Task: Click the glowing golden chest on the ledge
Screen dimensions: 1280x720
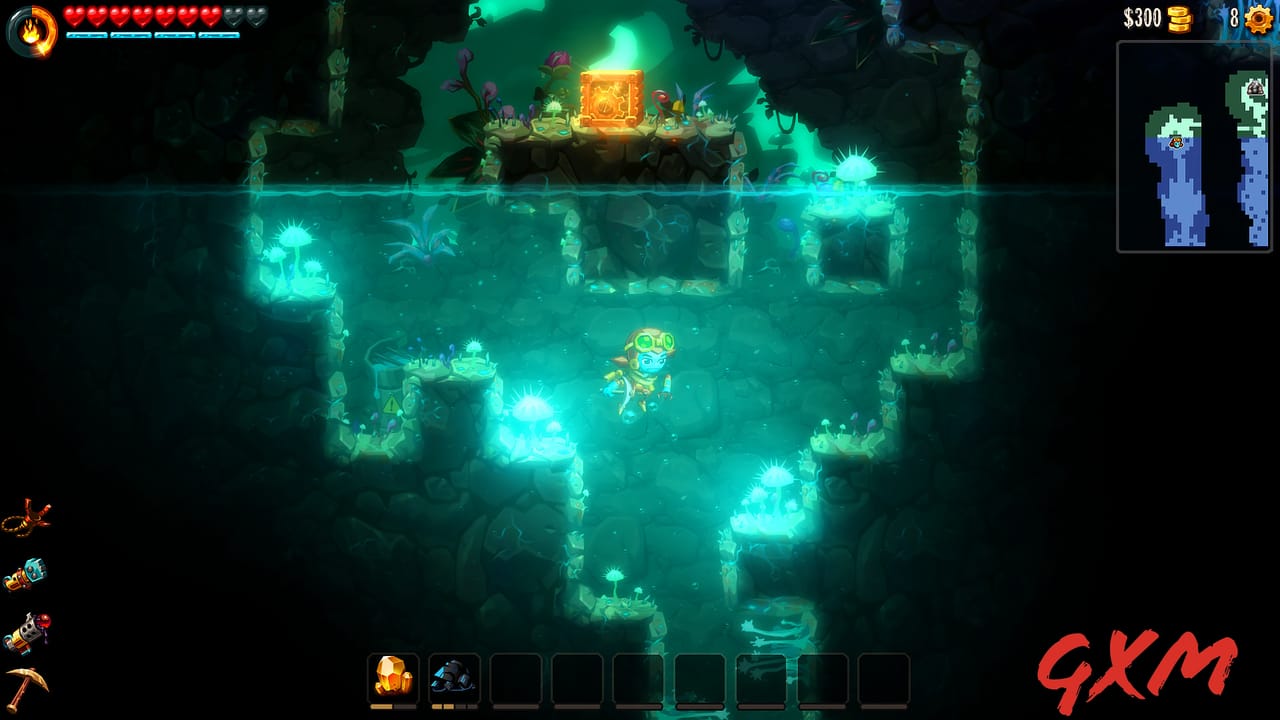Action: pos(608,96)
